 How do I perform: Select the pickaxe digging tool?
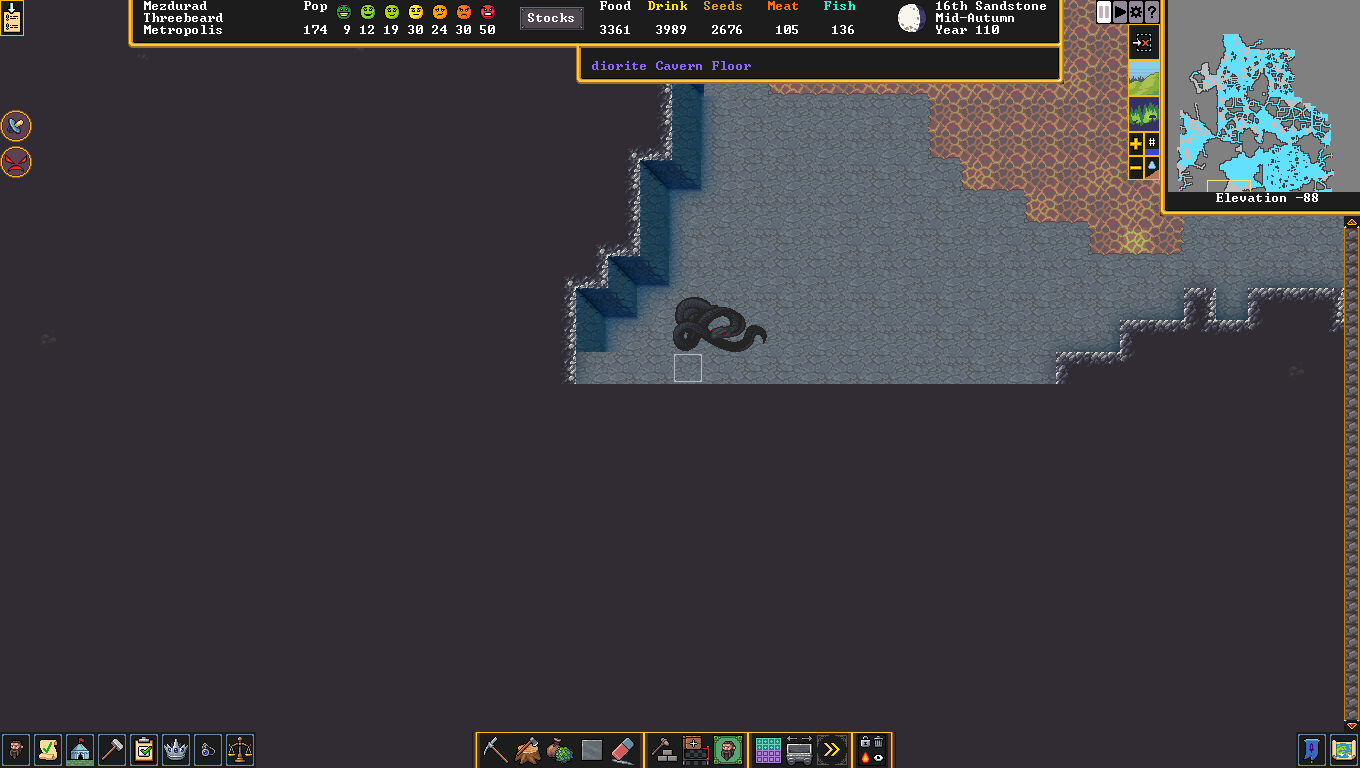(495, 750)
